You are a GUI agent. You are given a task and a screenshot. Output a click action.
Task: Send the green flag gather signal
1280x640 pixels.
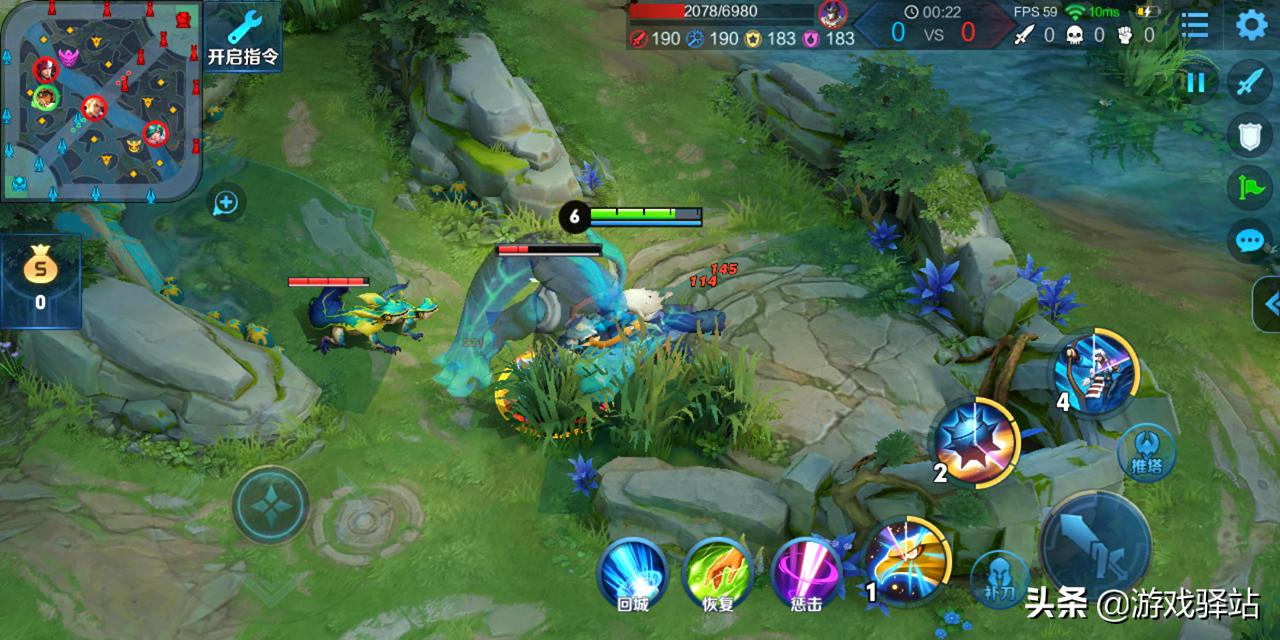pyautogui.click(x=1250, y=188)
